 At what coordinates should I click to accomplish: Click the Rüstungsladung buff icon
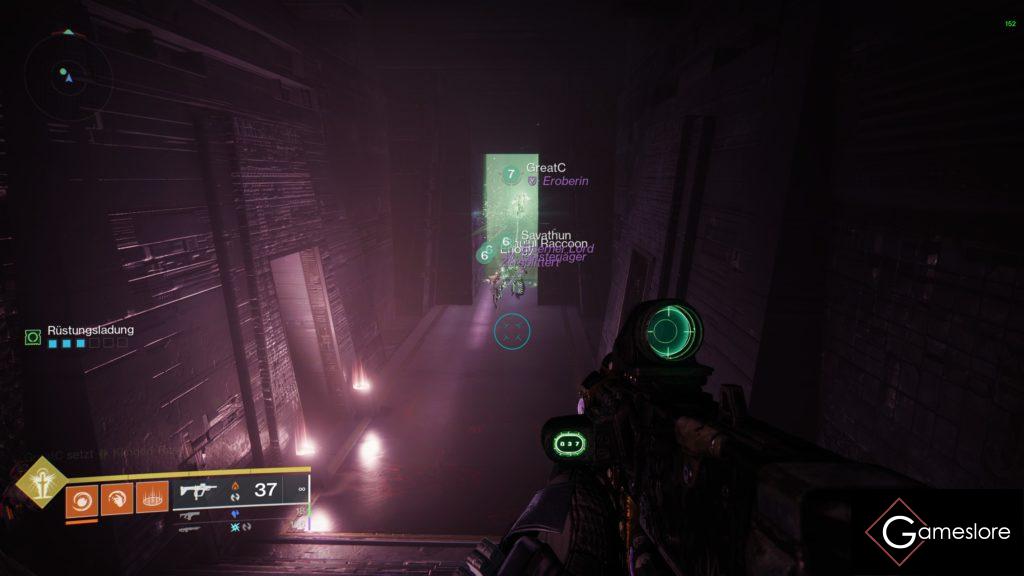point(32,337)
